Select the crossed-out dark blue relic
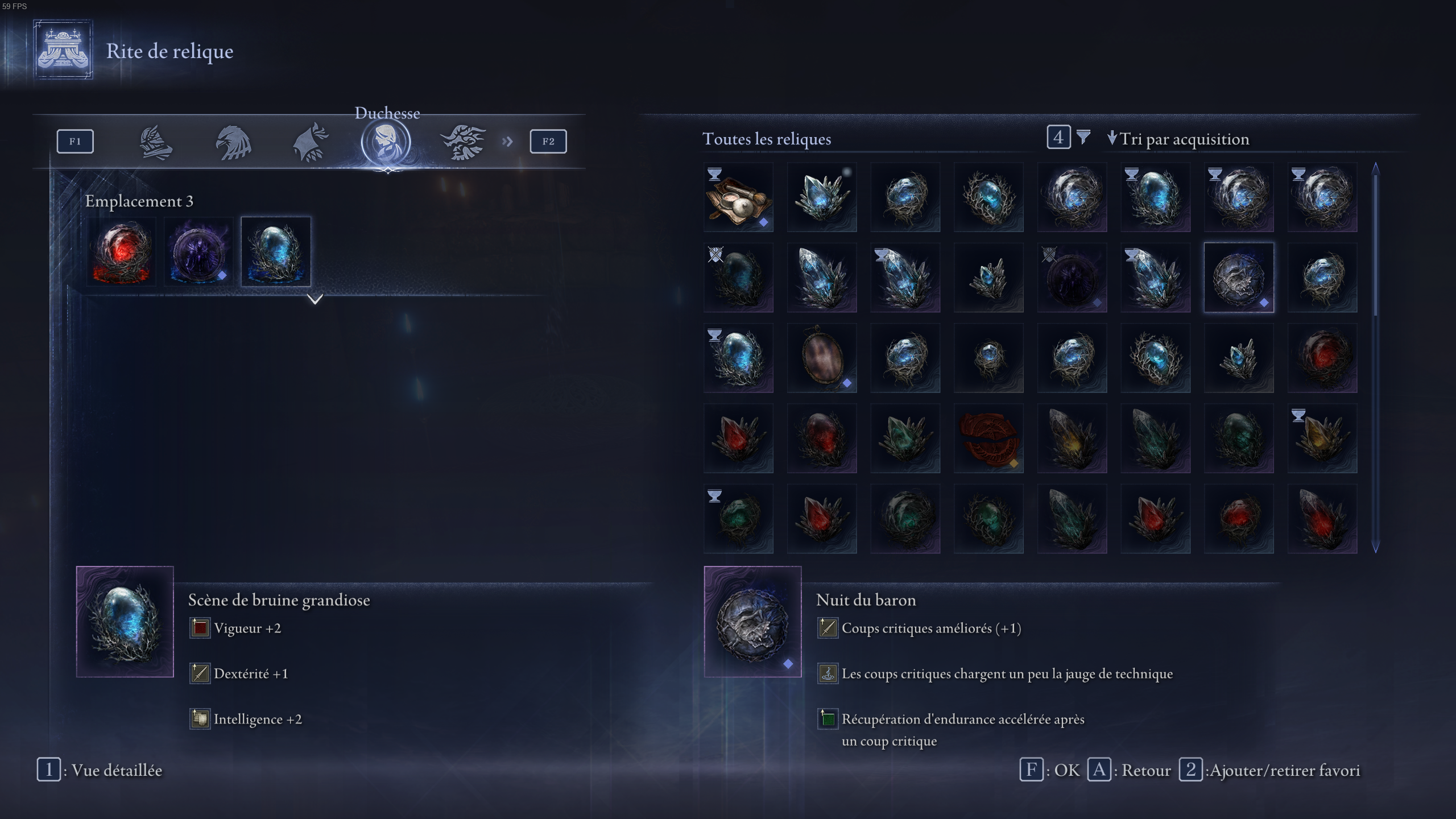The image size is (1456, 819). point(738,277)
